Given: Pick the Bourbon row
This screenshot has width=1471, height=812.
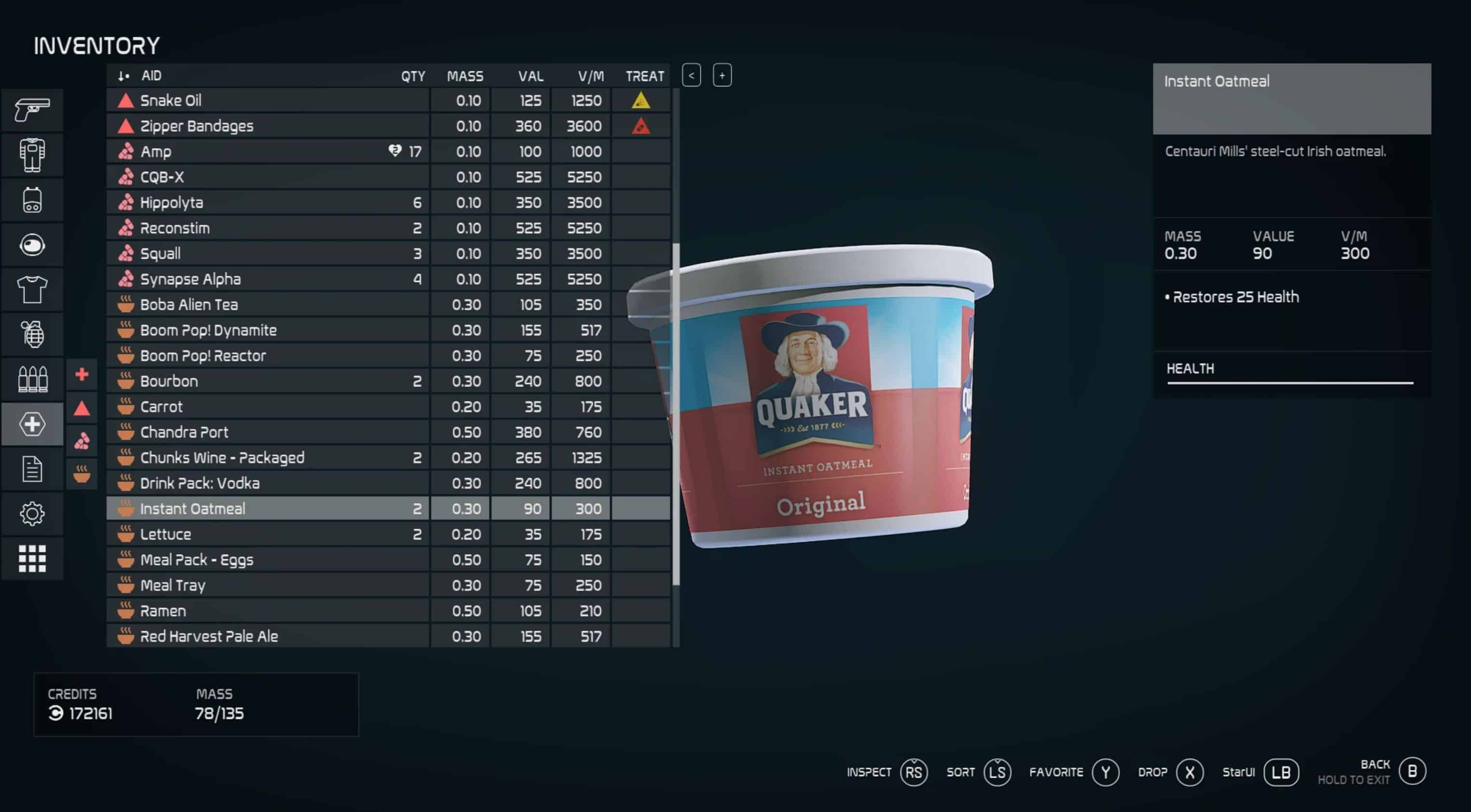Looking at the screenshot, I should click(x=267, y=381).
